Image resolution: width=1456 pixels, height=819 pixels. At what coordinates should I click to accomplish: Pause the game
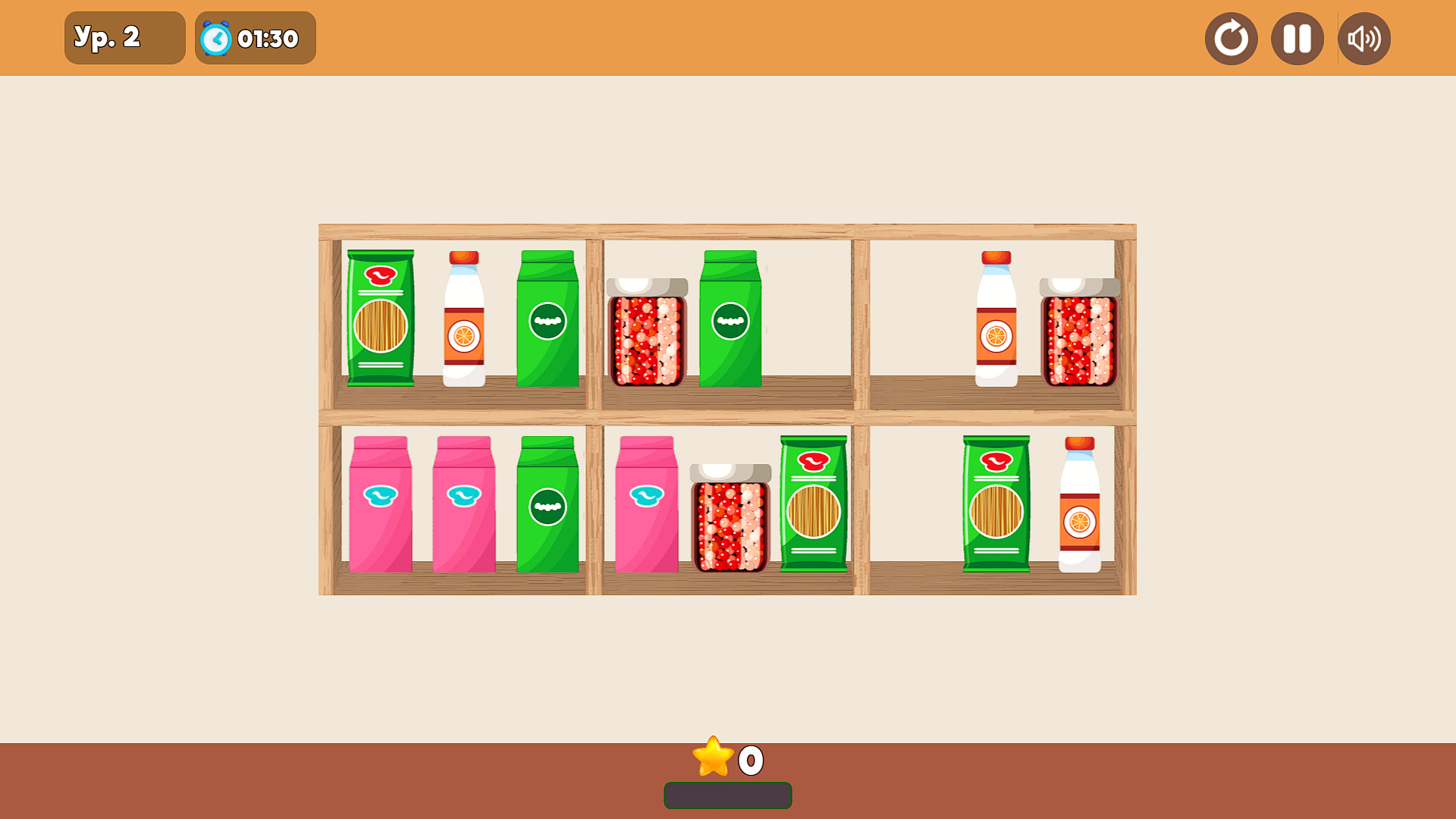[1297, 38]
